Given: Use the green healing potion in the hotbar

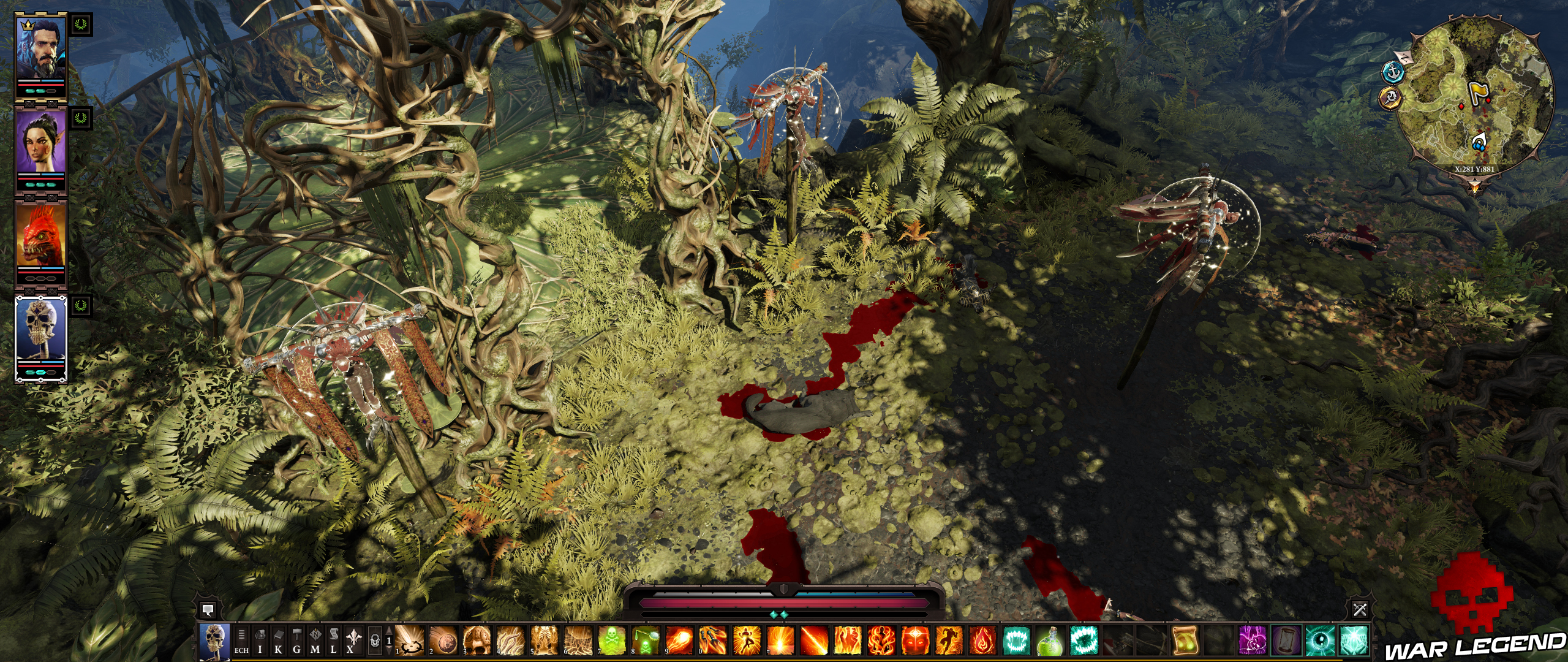Looking at the screenshot, I should (x=1049, y=644).
